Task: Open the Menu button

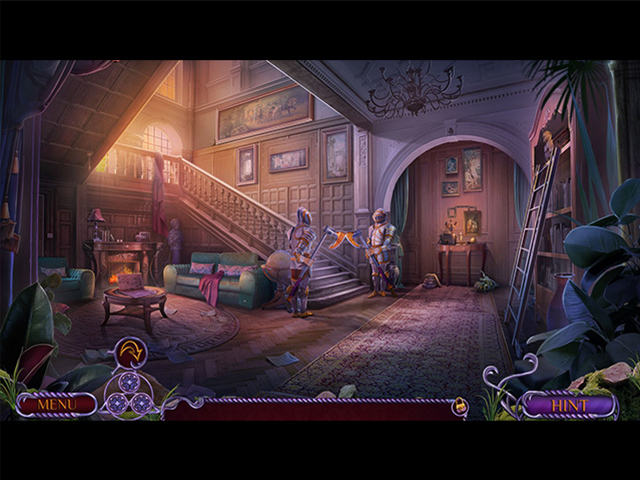Action: pos(56,404)
